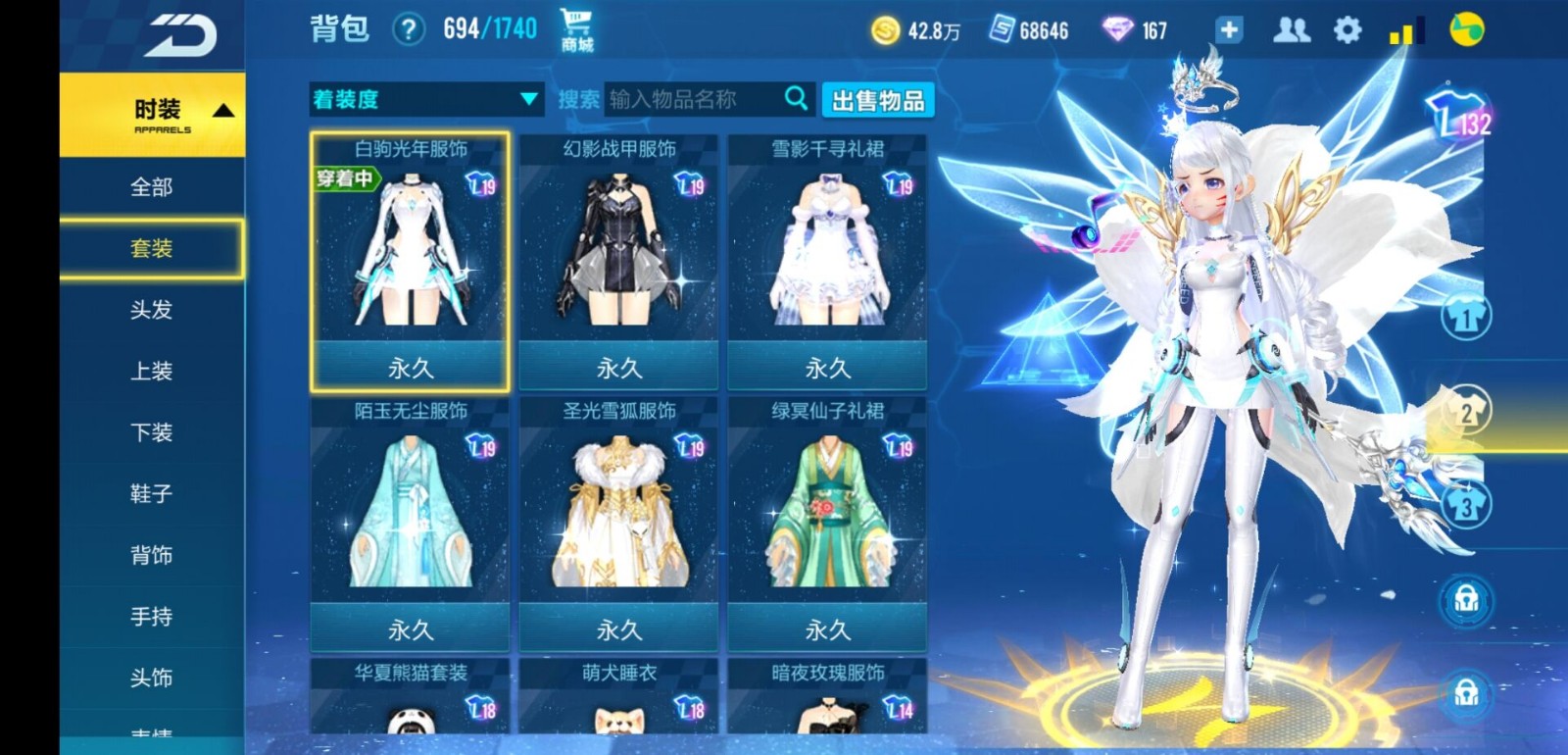
Task: Switch to the 上装 tops category
Action: click(x=152, y=371)
